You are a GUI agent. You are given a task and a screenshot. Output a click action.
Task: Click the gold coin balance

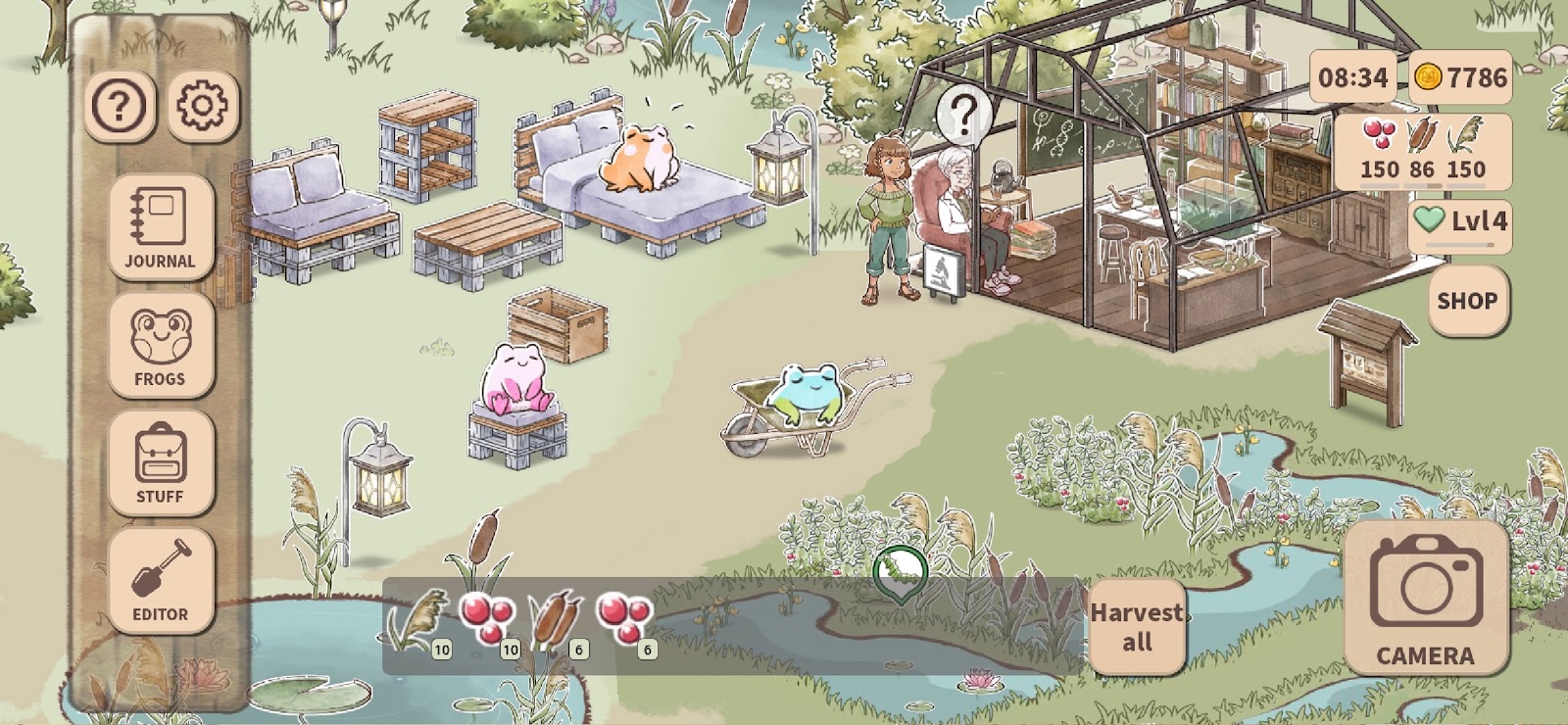(x=1460, y=77)
